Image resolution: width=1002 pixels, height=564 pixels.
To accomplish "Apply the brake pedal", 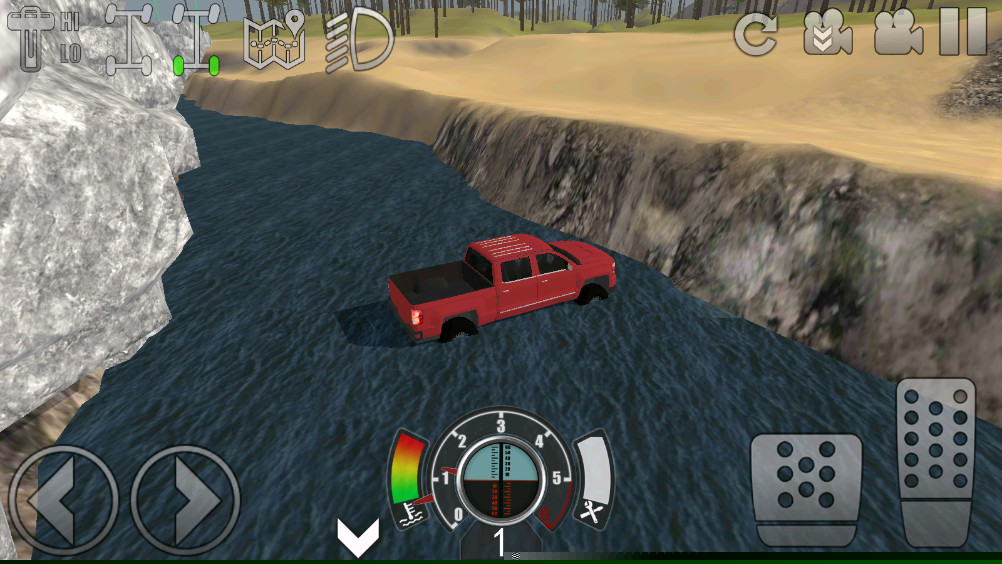I will click(x=806, y=489).
